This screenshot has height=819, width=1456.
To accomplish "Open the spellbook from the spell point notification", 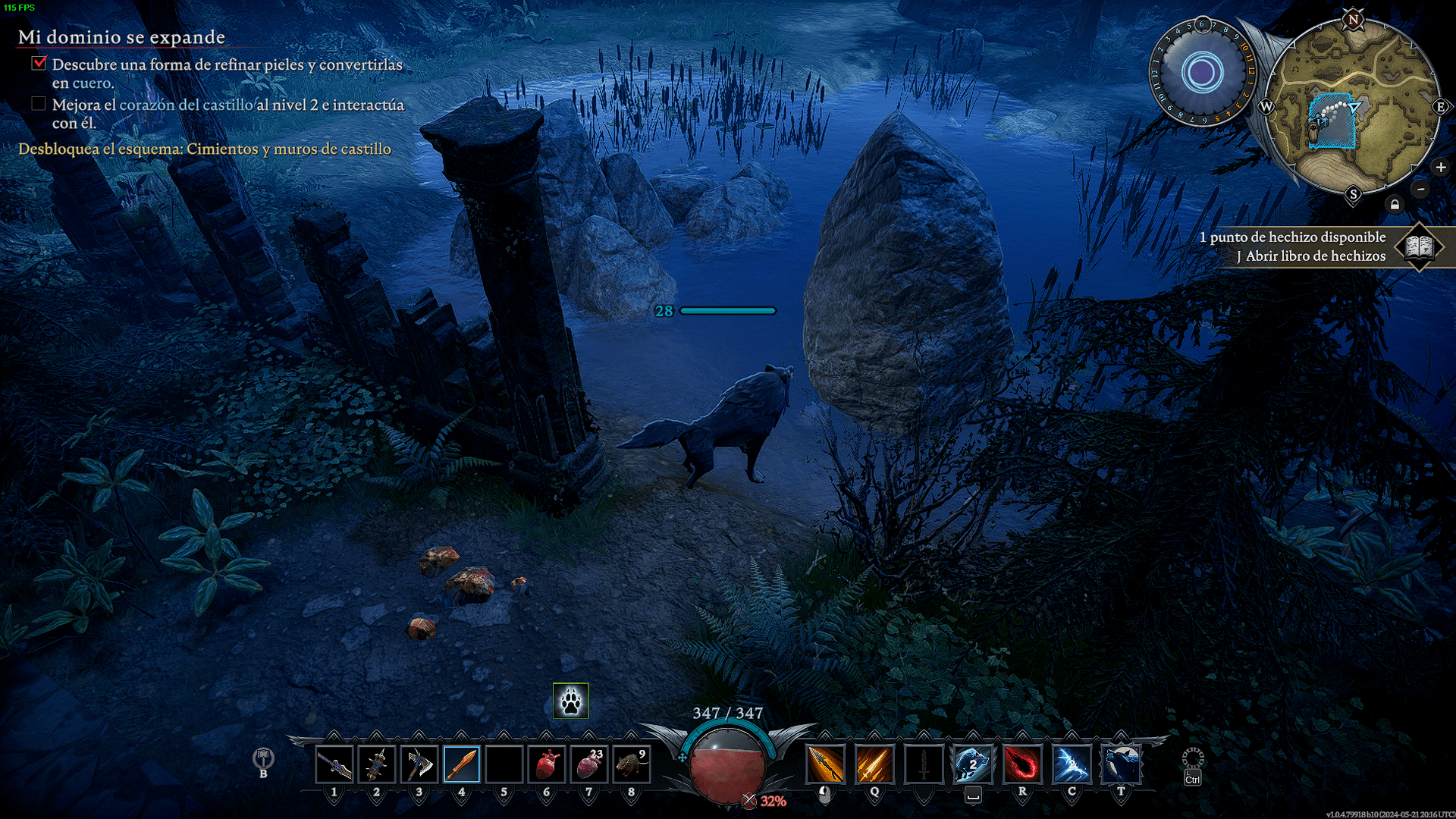I will 1419,246.
